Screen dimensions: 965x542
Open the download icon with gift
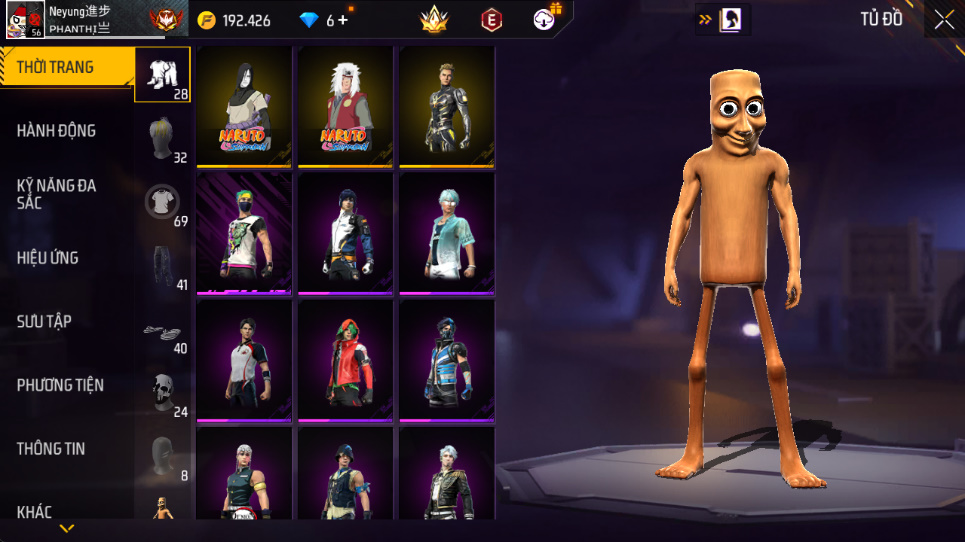545,18
